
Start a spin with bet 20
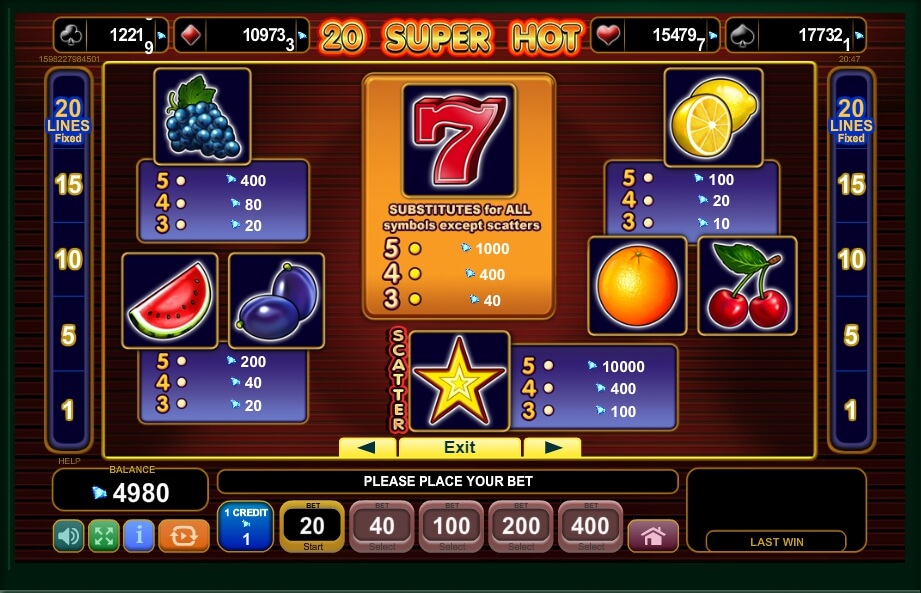pyautogui.click(x=312, y=526)
